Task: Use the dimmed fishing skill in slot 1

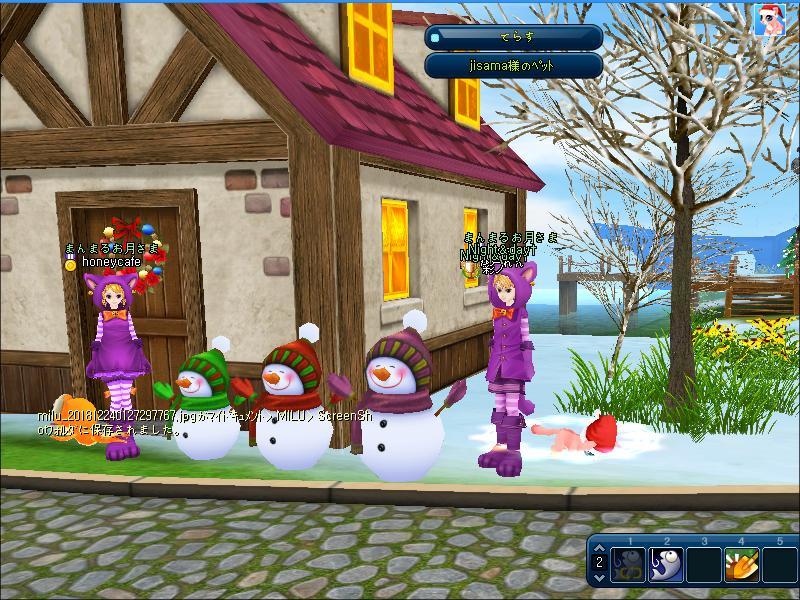Action: [x=628, y=565]
